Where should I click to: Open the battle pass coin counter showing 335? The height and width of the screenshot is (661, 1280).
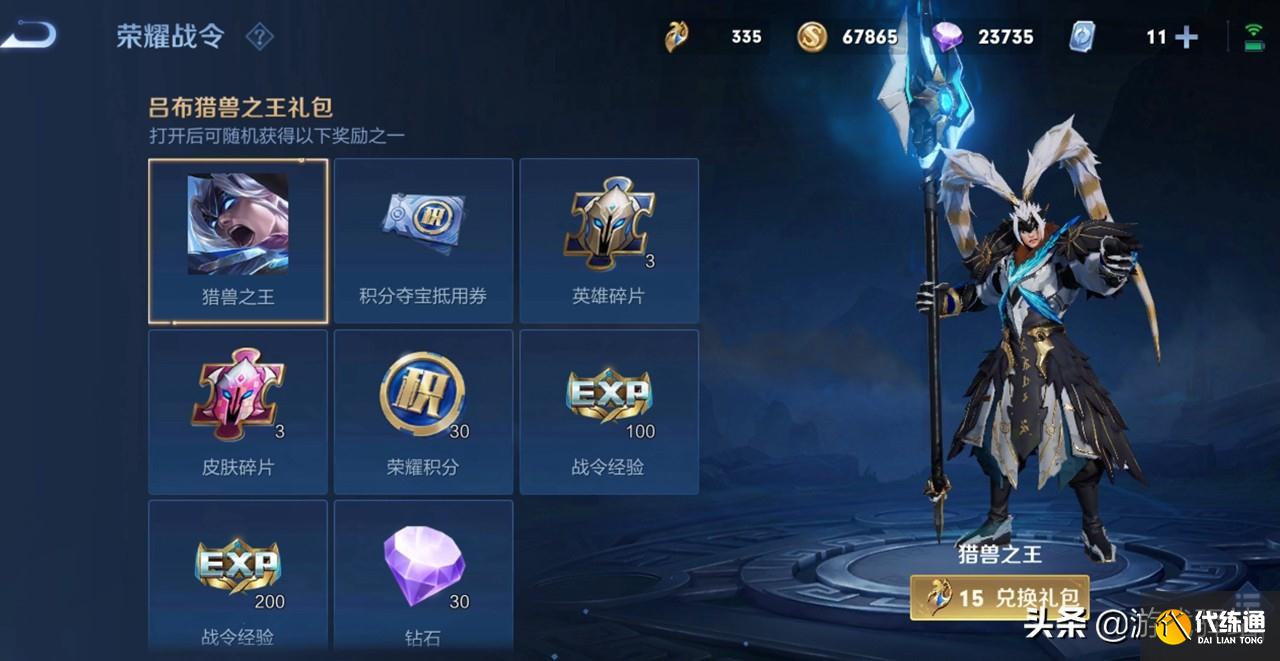click(x=714, y=37)
